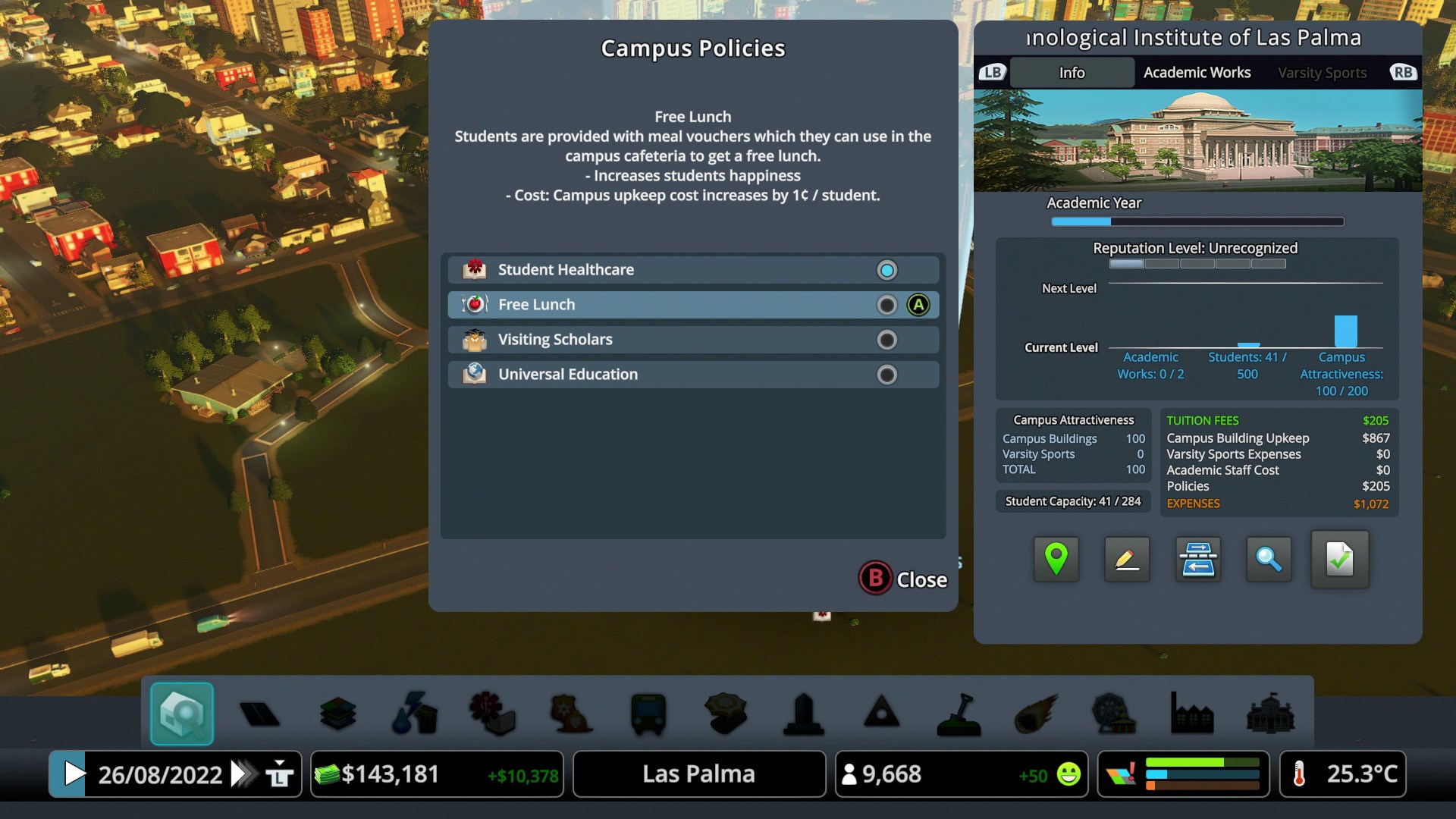Open the stacked-squares Zoning menu
The width and height of the screenshot is (1456, 819).
[x=338, y=714]
